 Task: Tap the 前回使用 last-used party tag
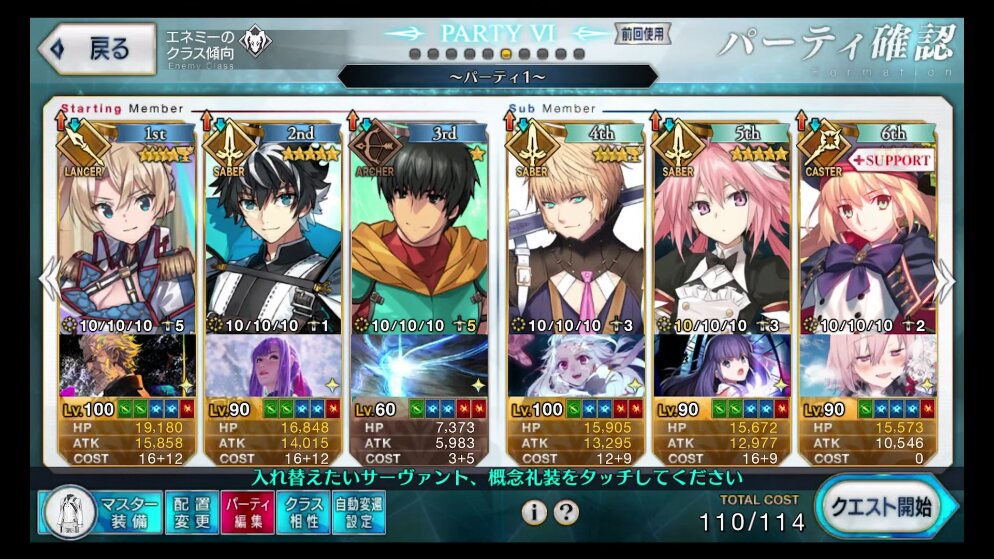coord(642,34)
